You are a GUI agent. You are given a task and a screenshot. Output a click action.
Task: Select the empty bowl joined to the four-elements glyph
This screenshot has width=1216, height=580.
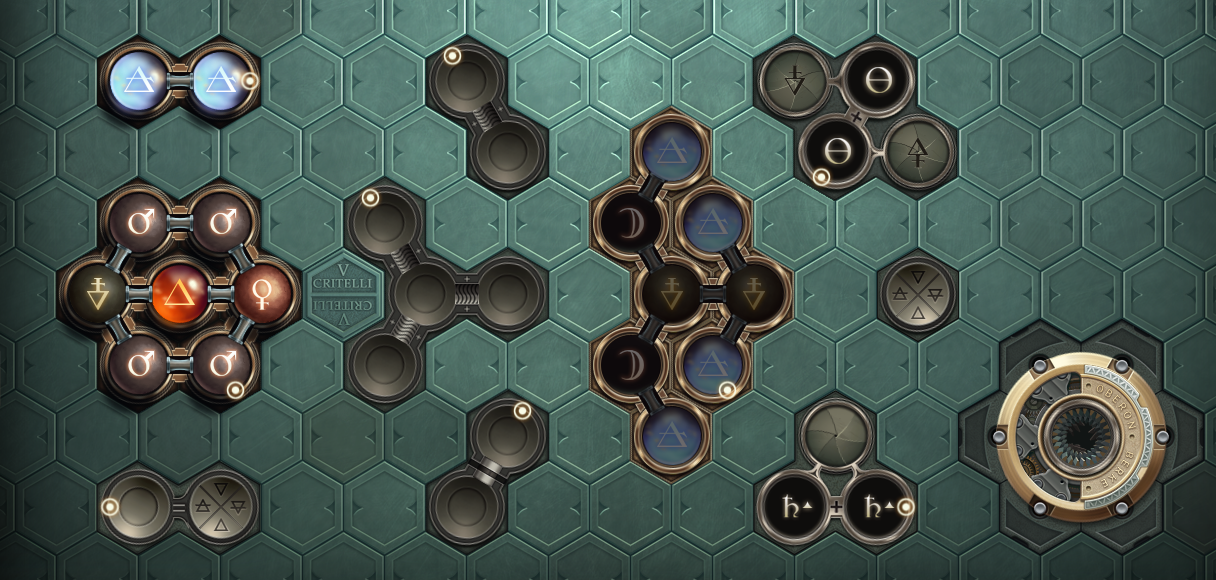[x=138, y=506]
